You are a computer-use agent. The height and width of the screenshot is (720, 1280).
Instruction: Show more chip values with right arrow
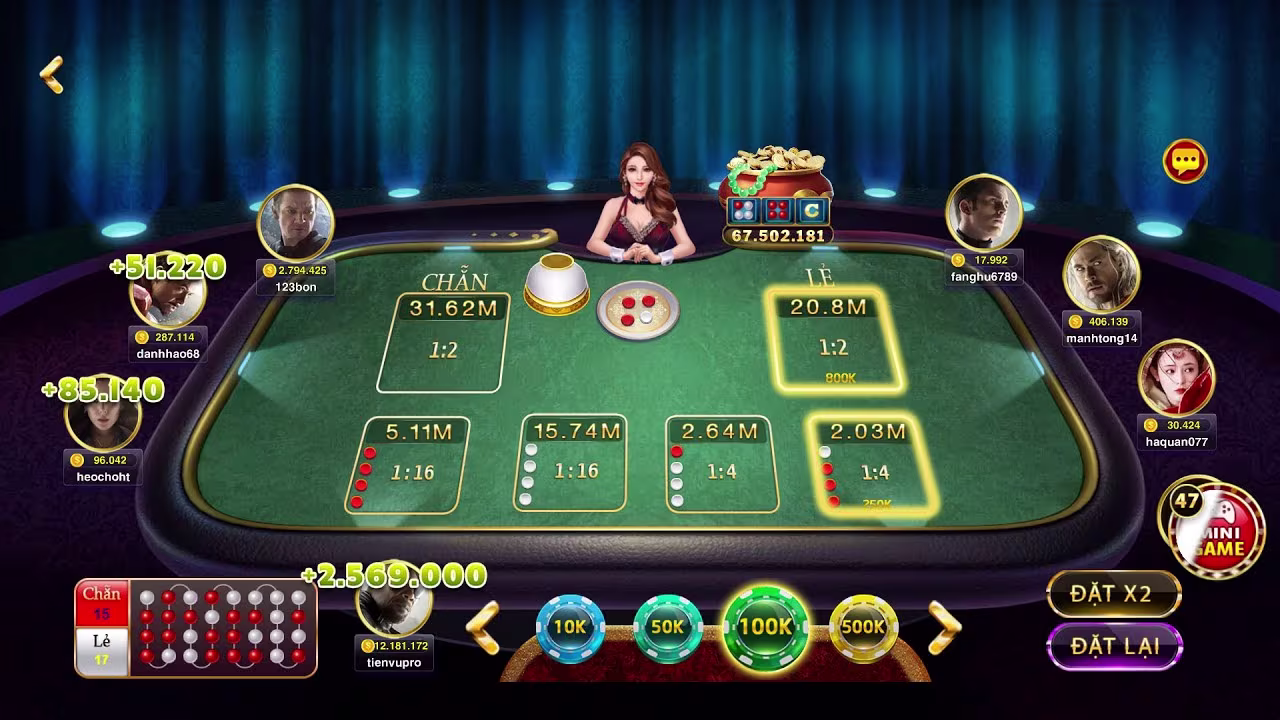pos(944,628)
